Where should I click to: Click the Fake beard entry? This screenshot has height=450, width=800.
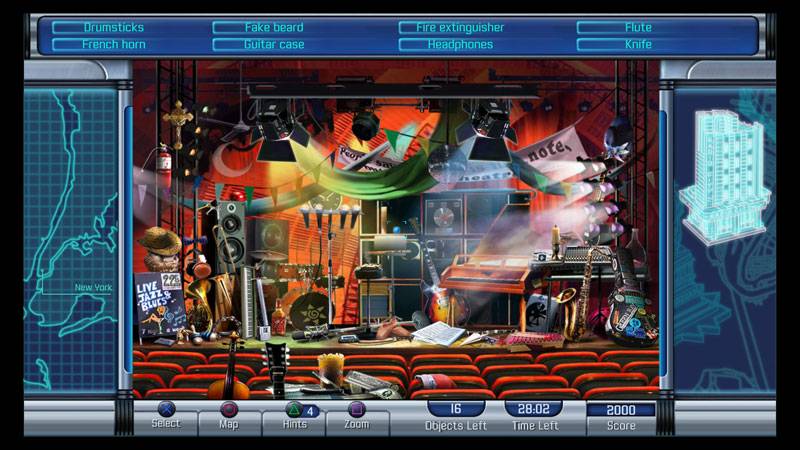click(x=273, y=28)
